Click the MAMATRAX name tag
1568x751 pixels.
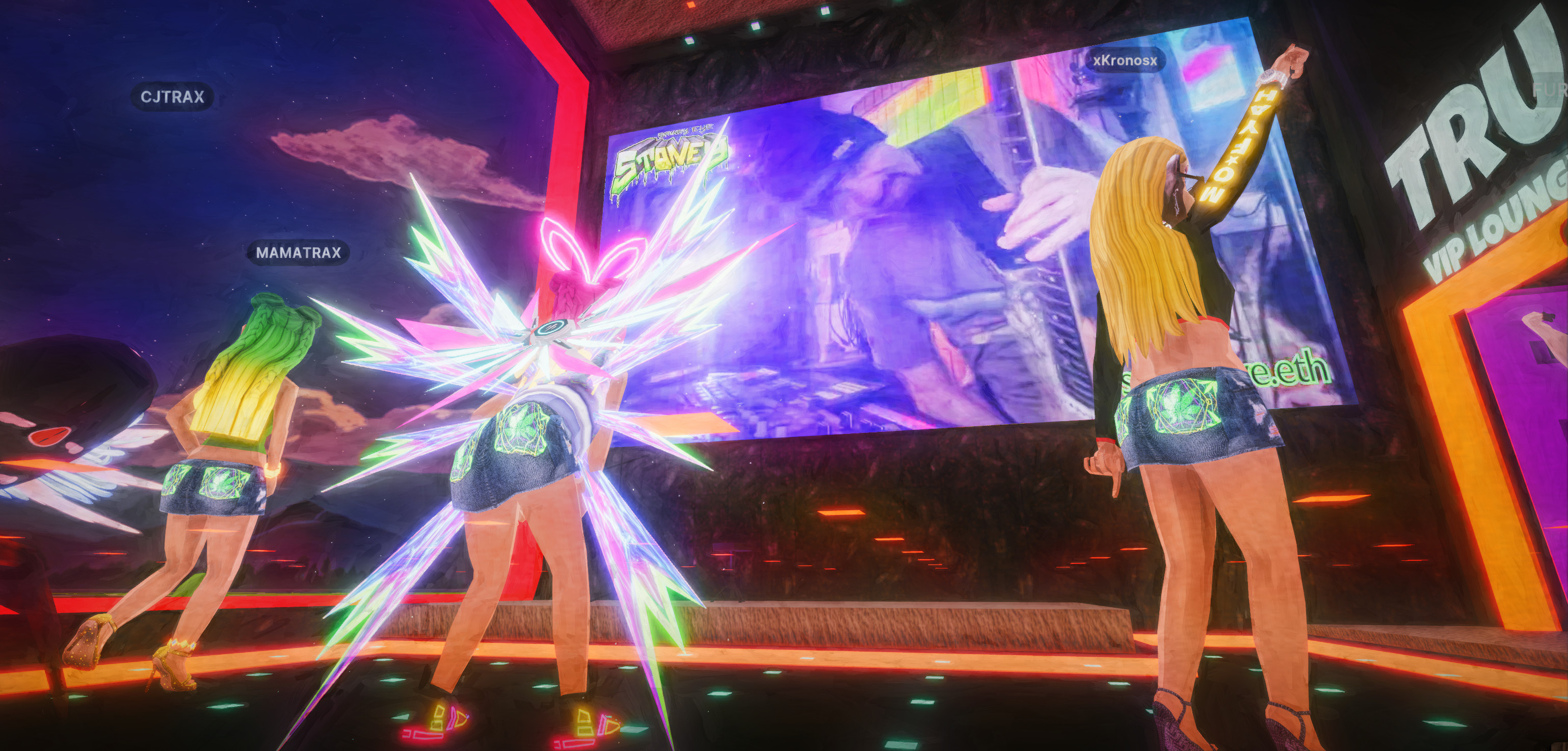coord(298,253)
